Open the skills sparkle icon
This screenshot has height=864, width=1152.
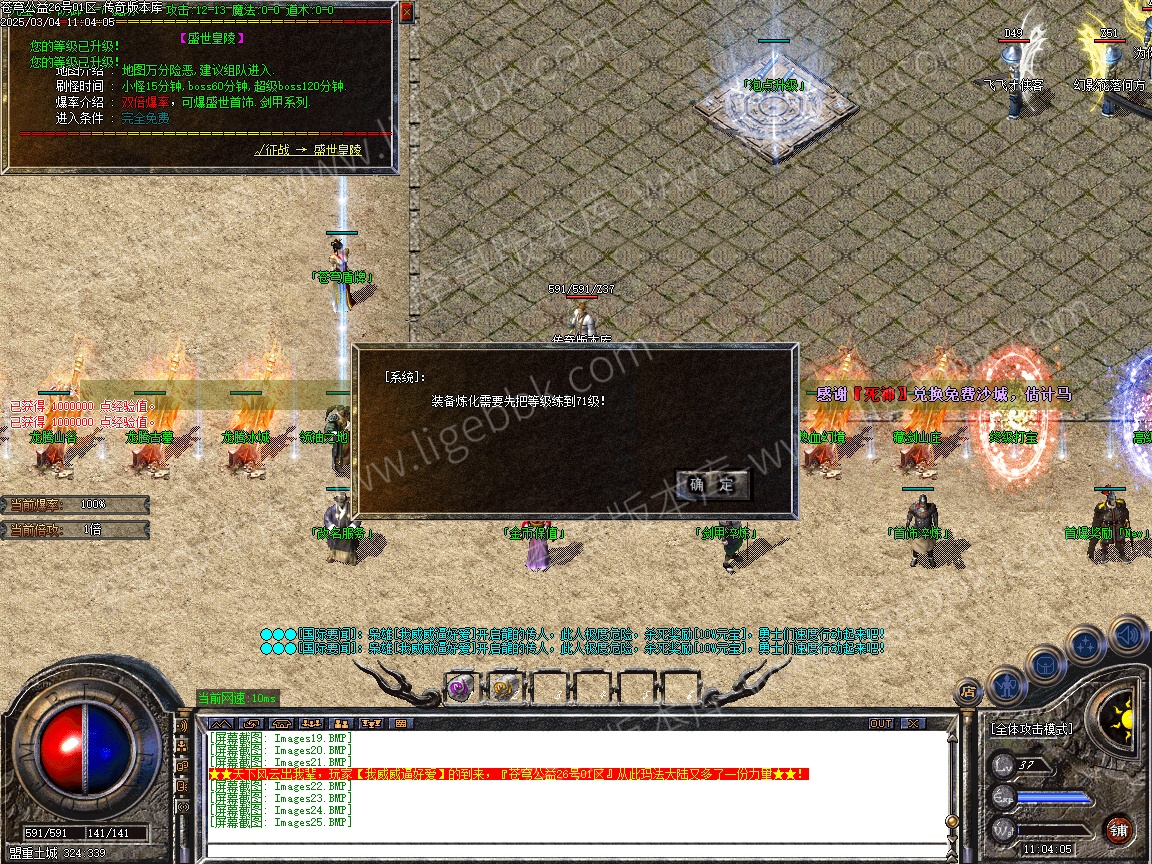click(1085, 644)
